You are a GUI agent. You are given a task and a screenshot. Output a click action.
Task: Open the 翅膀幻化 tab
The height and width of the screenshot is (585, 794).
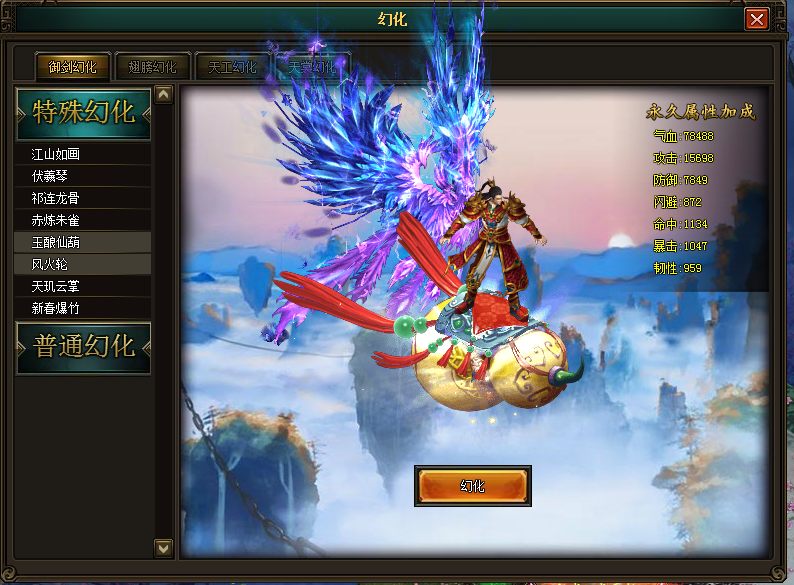coord(153,67)
